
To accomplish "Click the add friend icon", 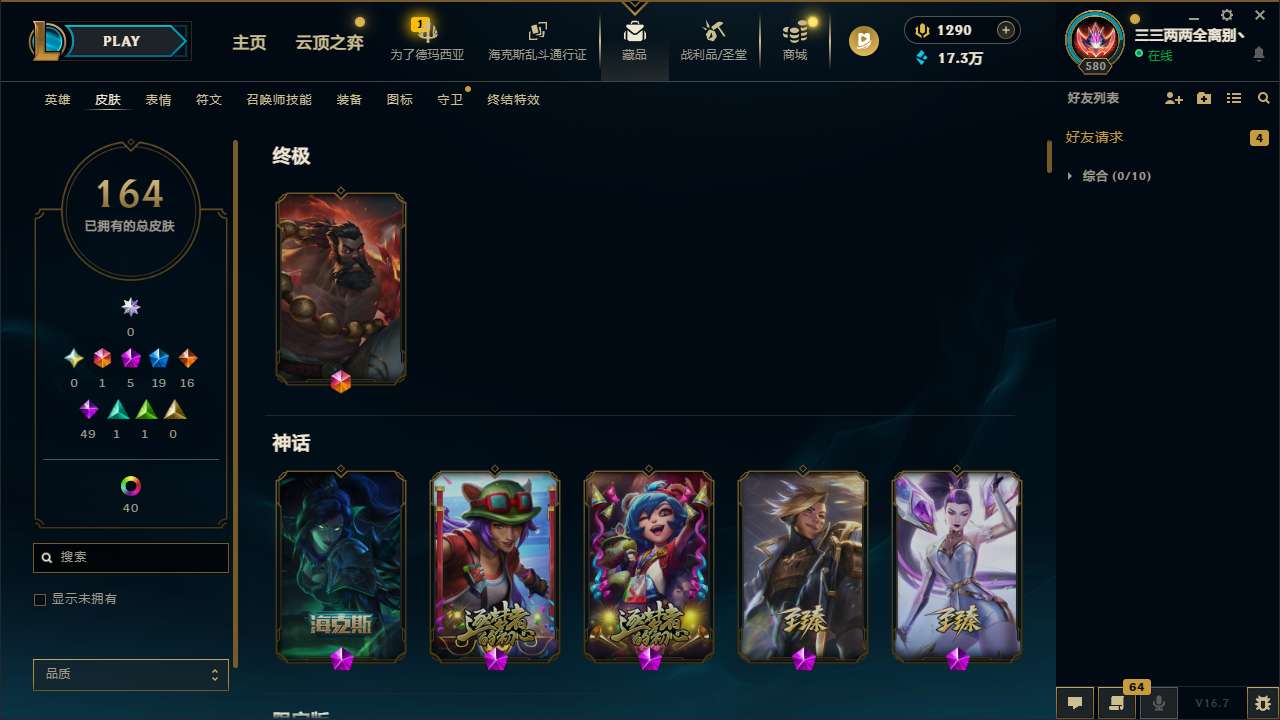I will [1173, 98].
